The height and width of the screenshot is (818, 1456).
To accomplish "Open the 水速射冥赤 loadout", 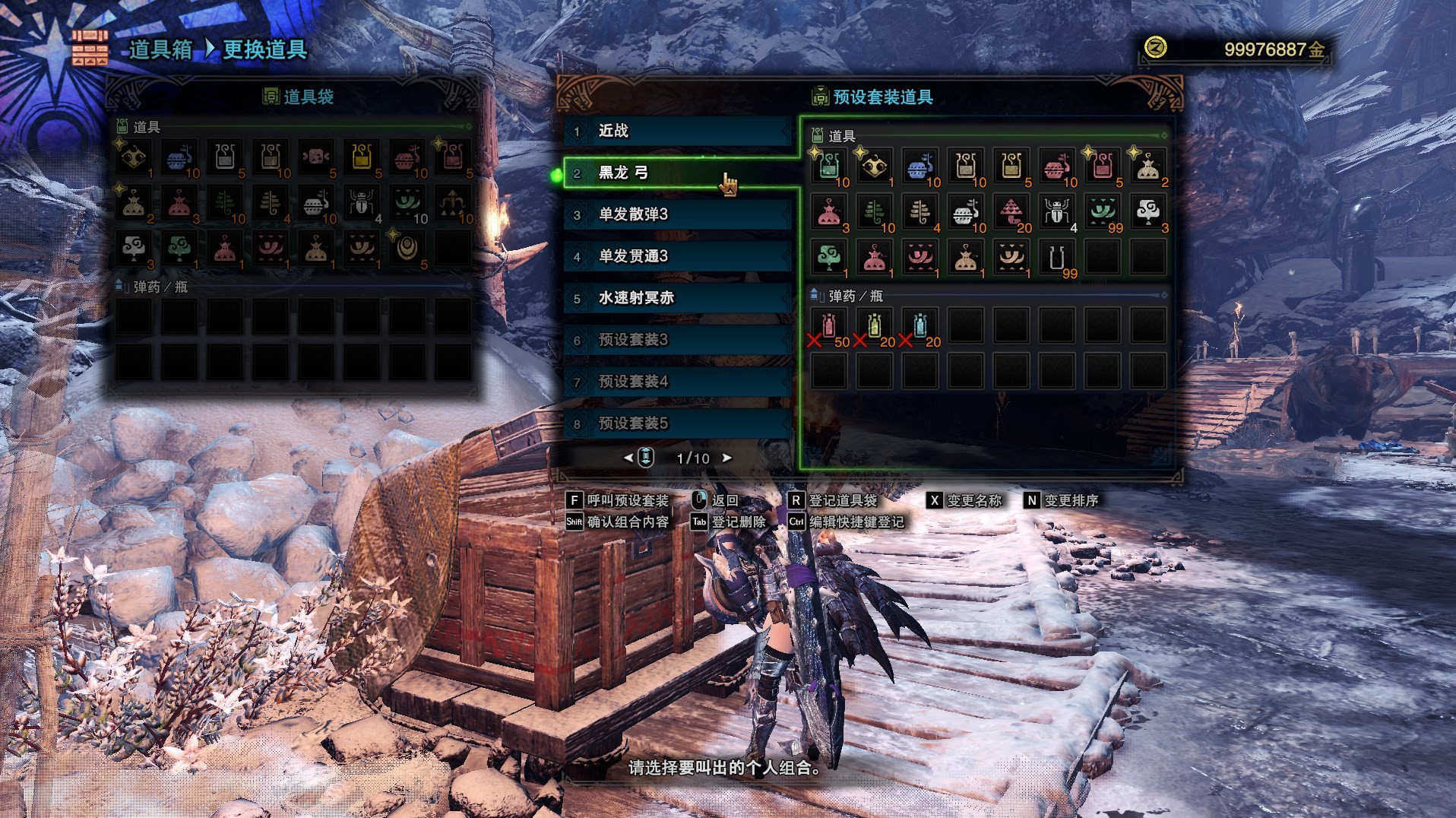I will tap(676, 298).
